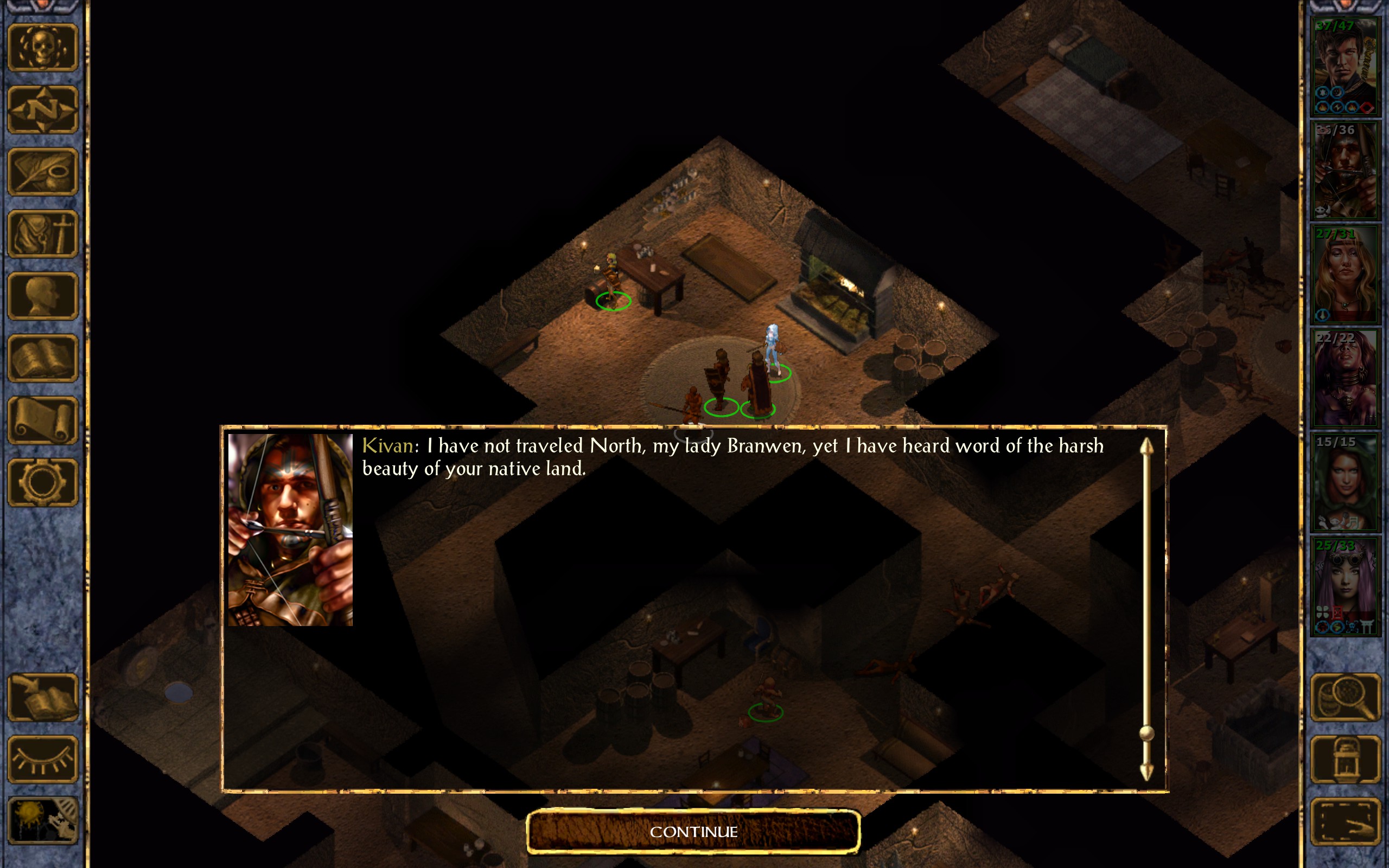Click the quick save book-with-arrow icon
The width and height of the screenshot is (1389, 868).
[42, 697]
